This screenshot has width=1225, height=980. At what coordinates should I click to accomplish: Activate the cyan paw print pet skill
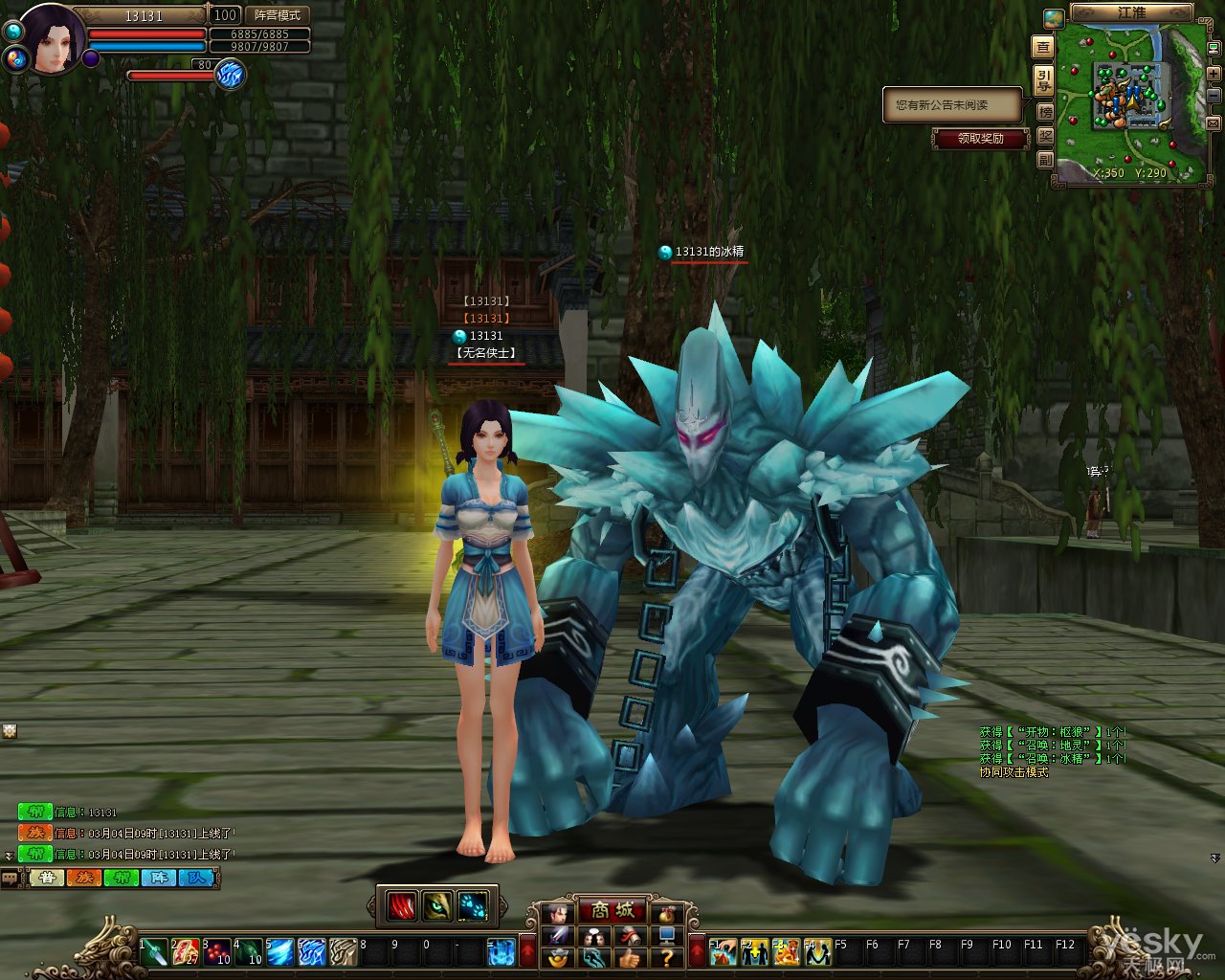click(x=473, y=905)
